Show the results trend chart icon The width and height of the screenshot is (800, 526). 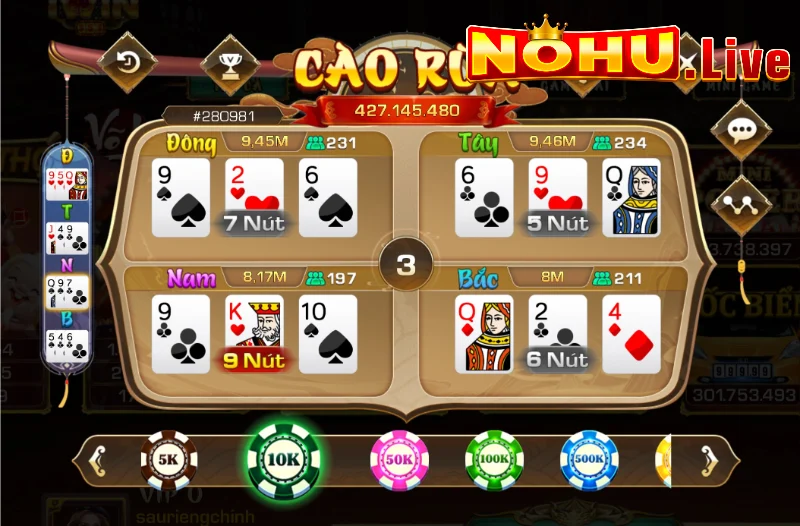740,204
